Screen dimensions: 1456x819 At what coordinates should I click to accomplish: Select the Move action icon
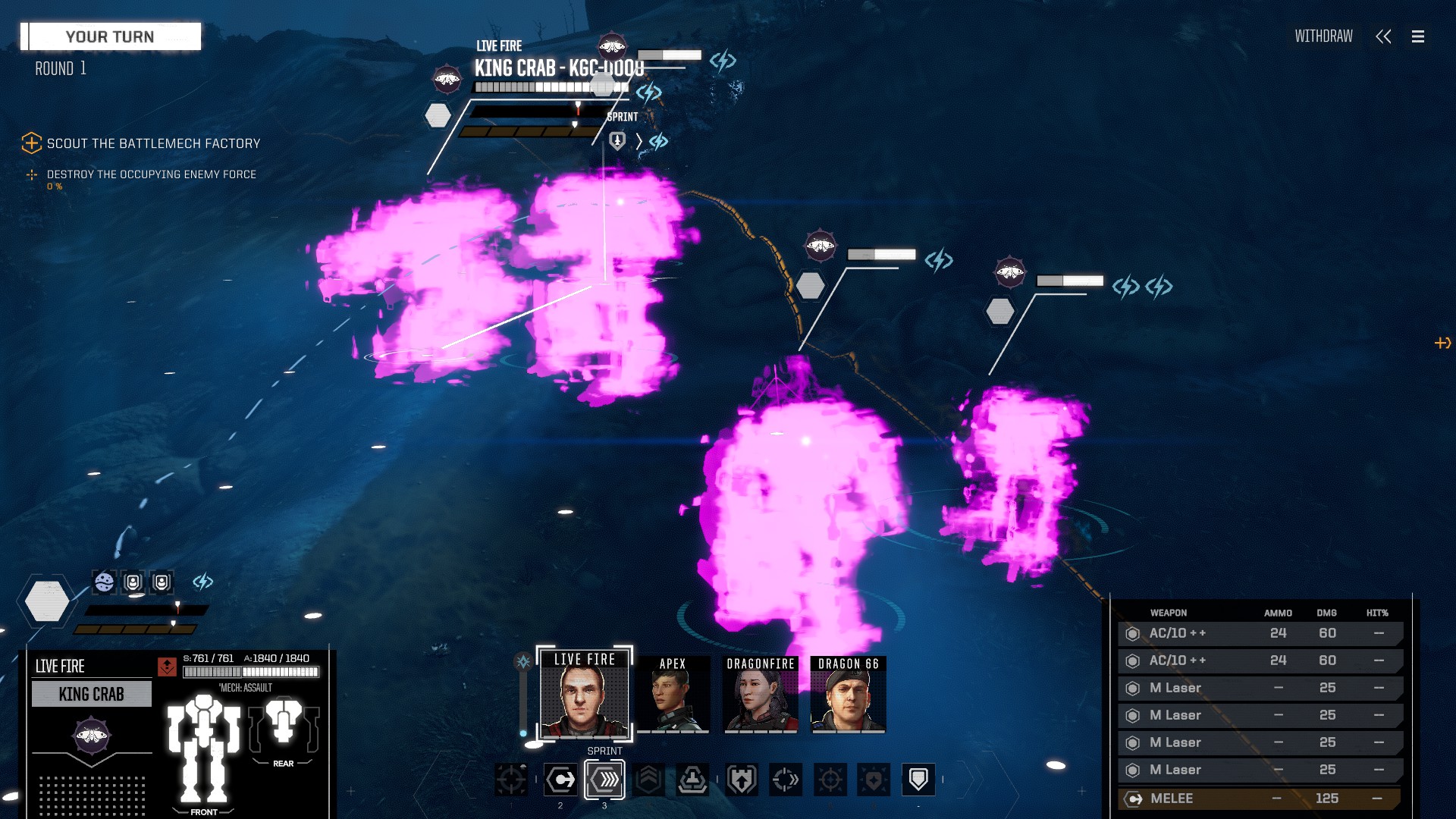pyautogui.click(x=560, y=779)
